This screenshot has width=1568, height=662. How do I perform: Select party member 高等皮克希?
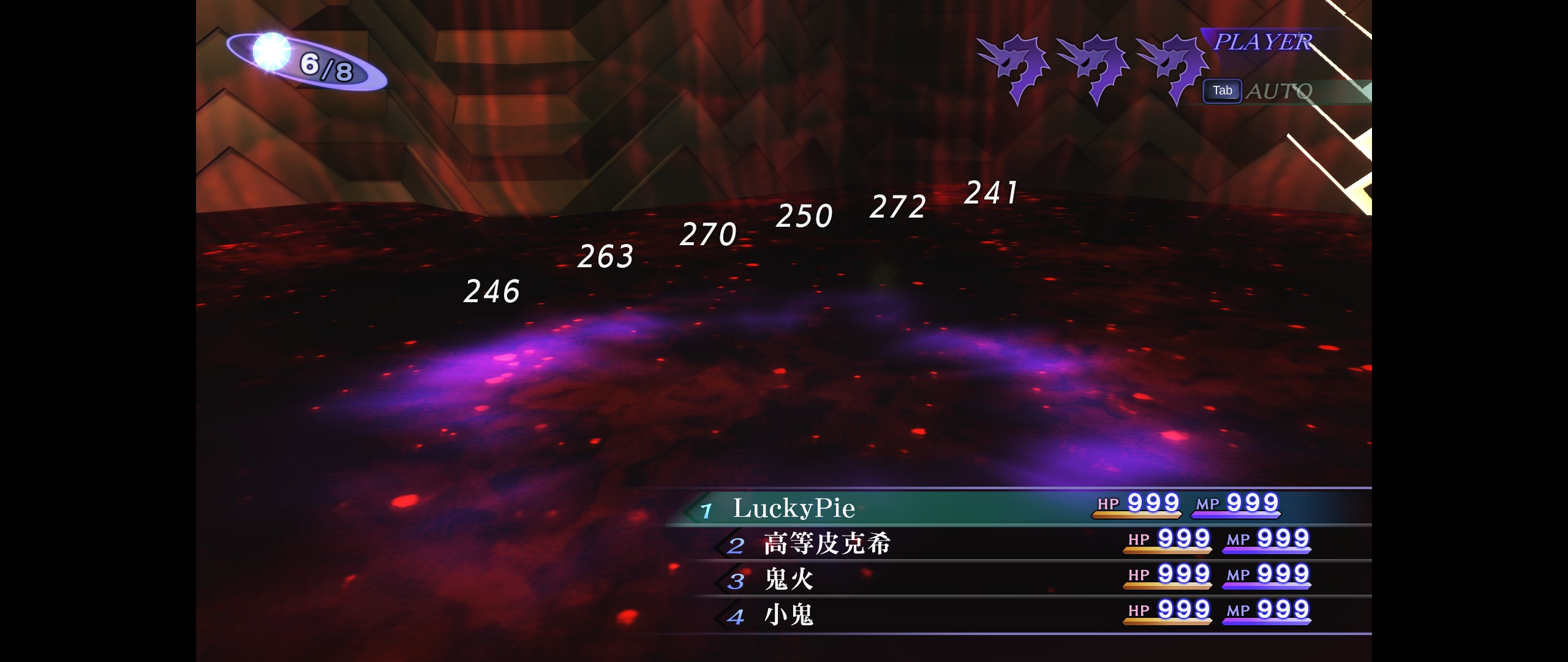827,544
